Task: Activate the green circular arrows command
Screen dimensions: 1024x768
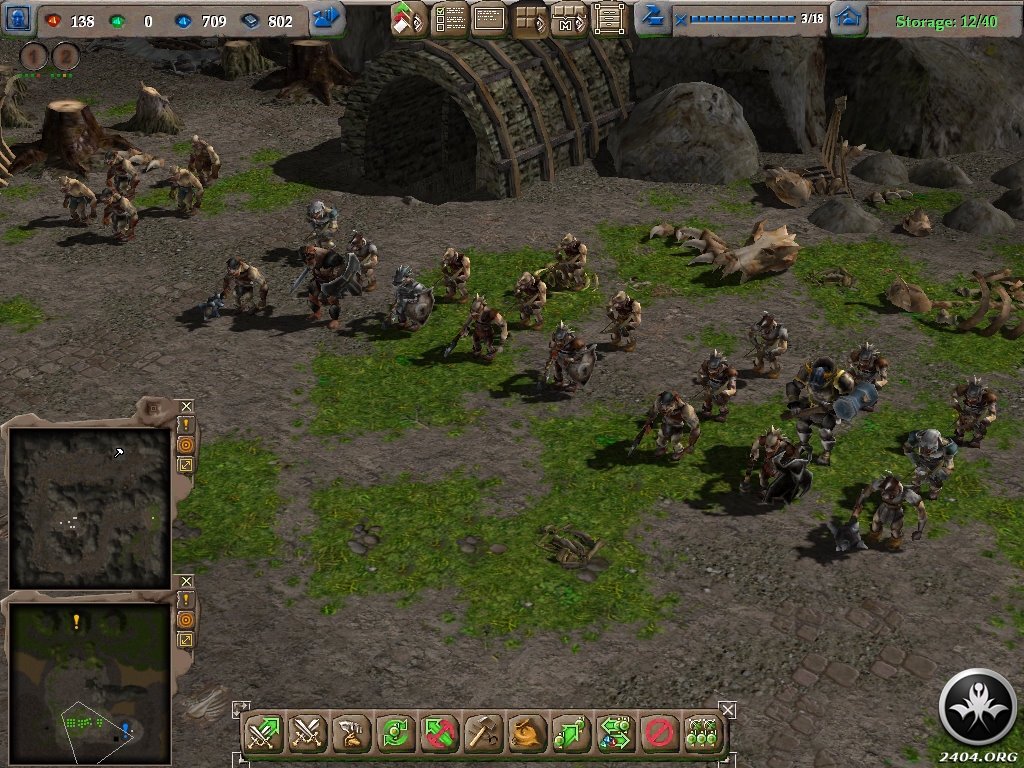Action: point(396,734)
